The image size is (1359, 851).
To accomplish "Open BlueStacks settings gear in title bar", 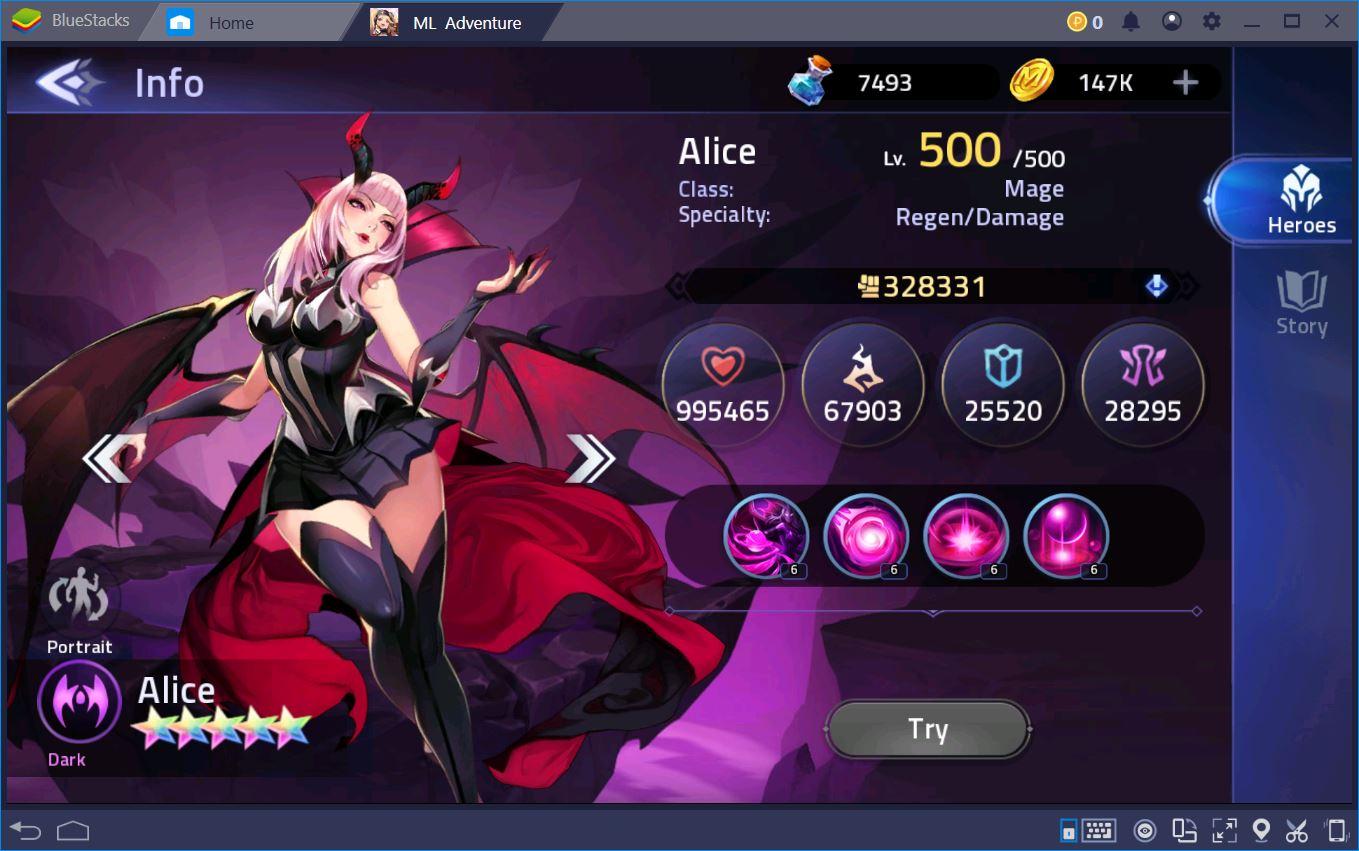I will pos(1212,20).
